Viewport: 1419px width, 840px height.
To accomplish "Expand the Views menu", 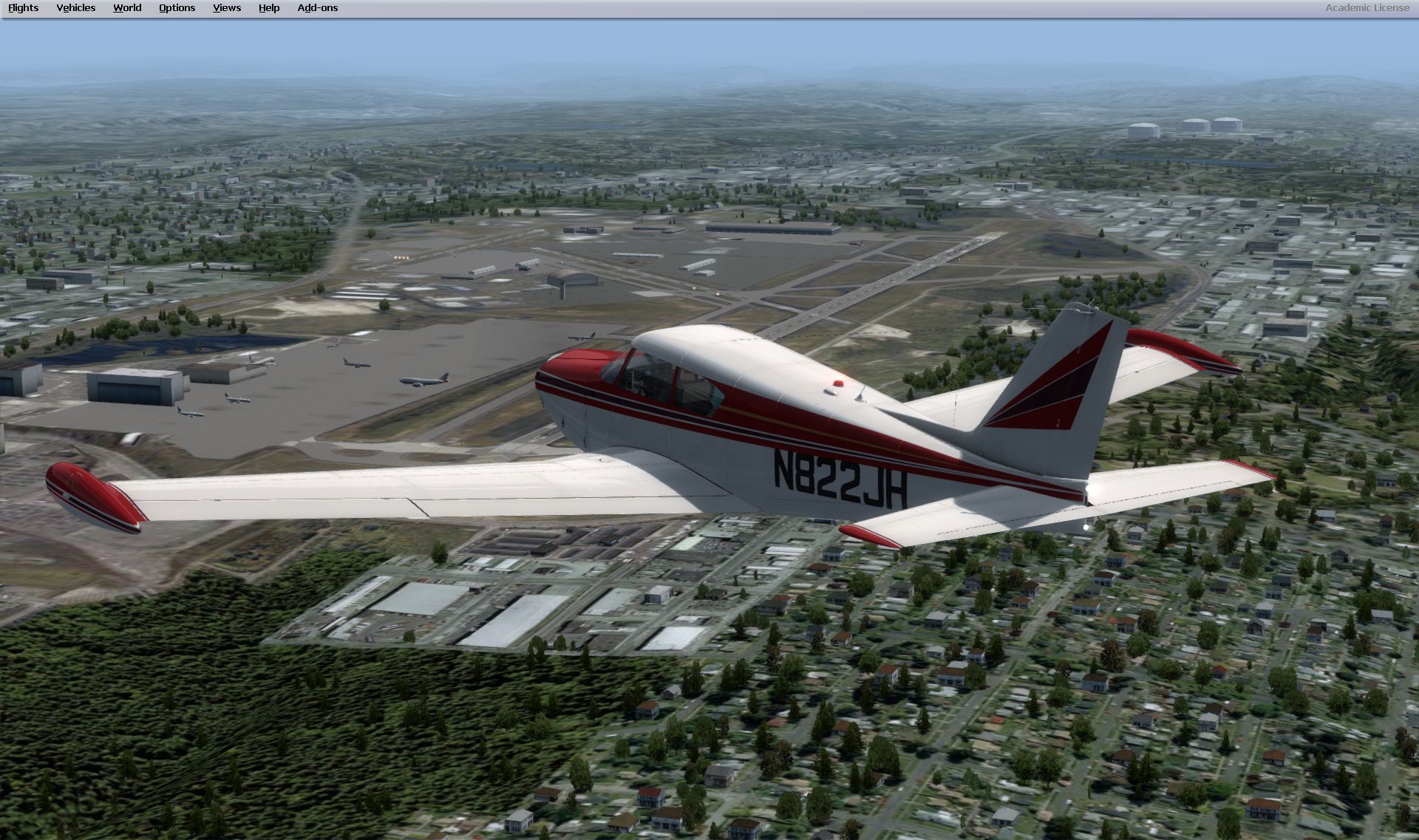I will click(x=227, y=8).
